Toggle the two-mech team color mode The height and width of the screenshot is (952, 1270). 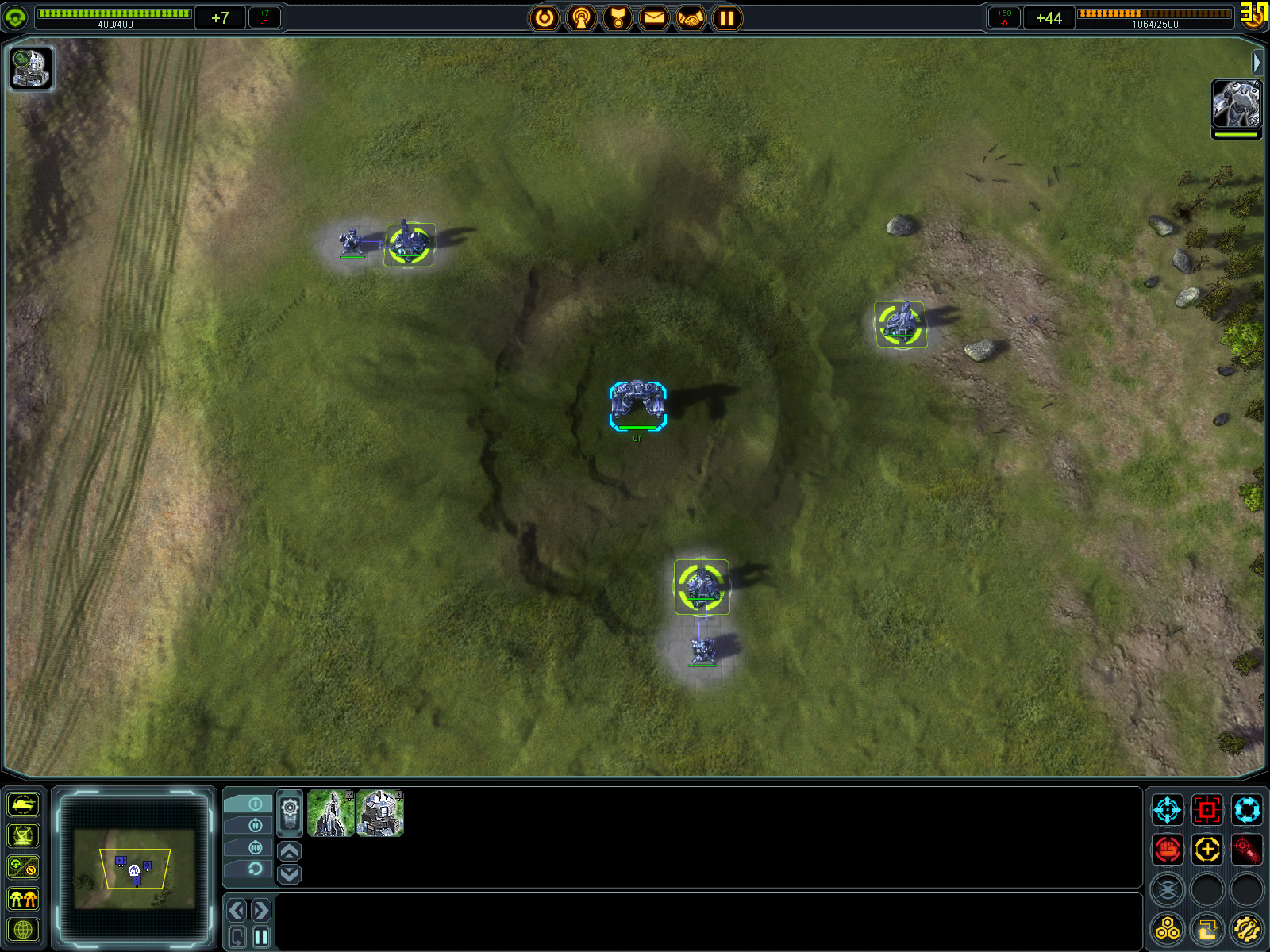23,899
